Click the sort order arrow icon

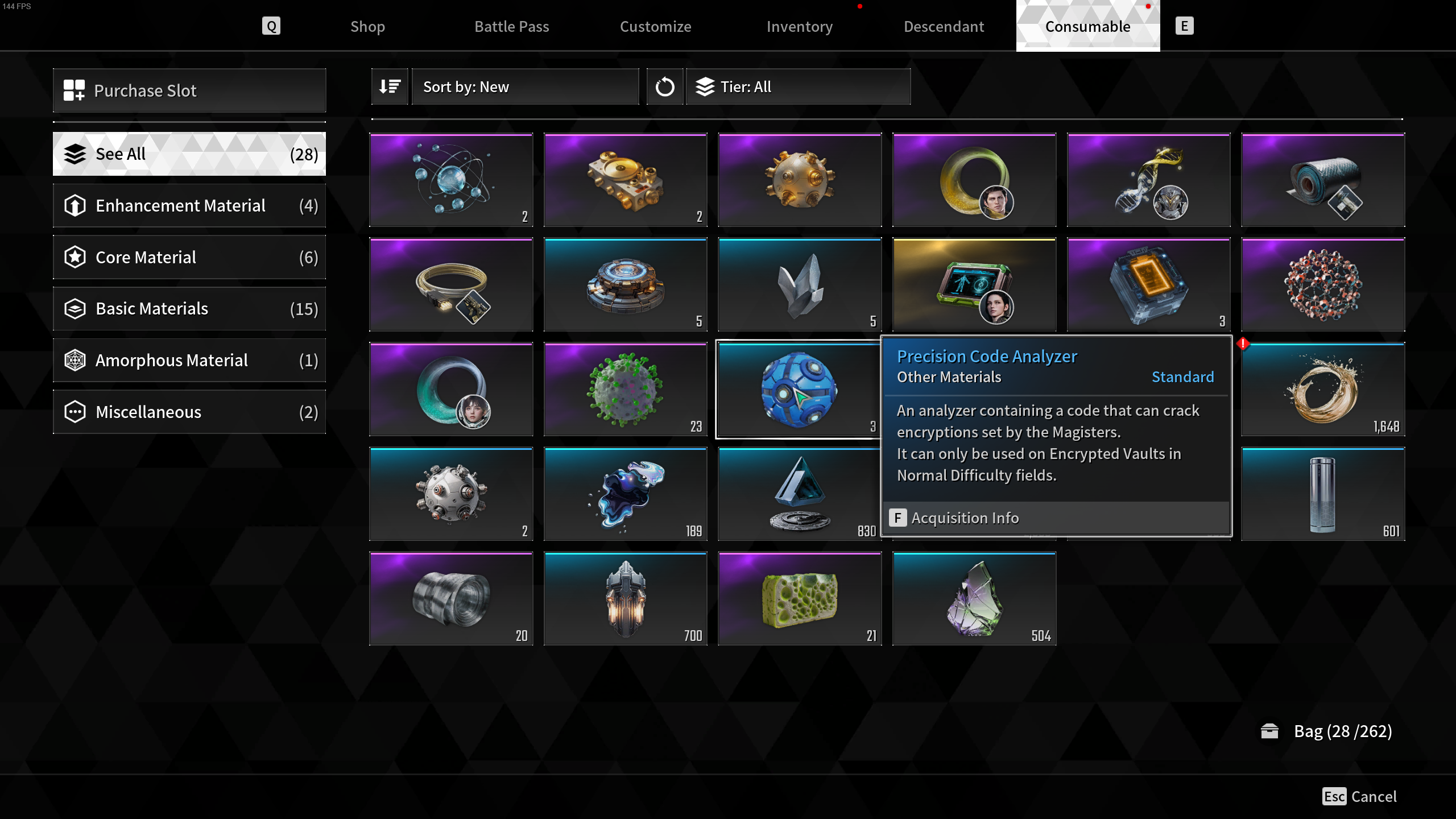tap(390, 86)
